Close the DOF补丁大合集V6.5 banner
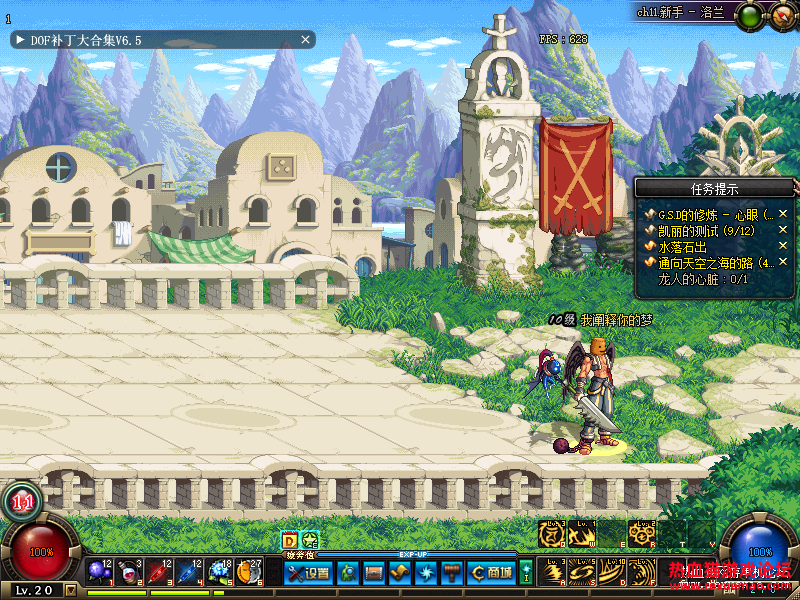The image size is (800, 600). 306,40
